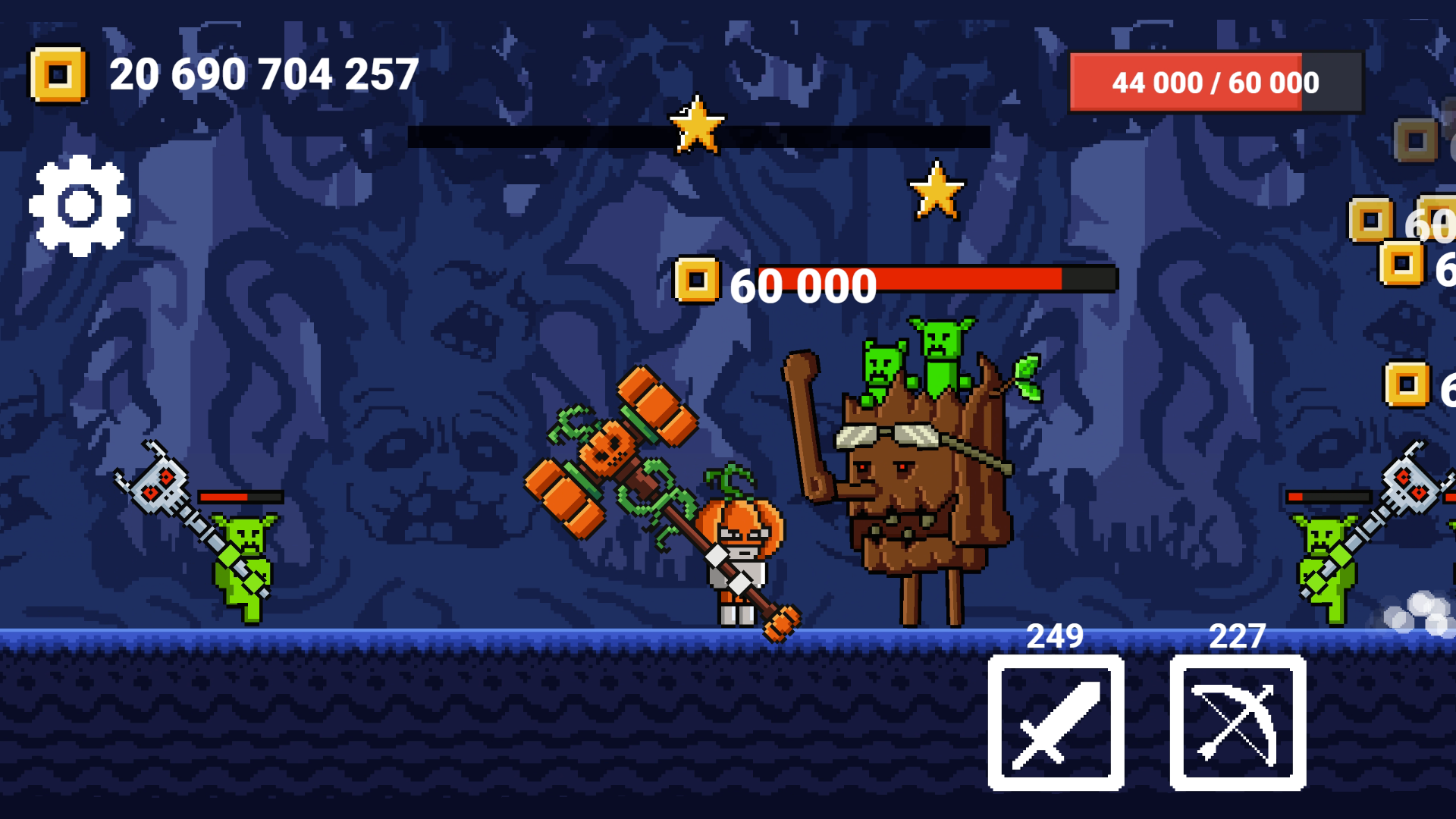This screenshot has width=1456, height=819.
Task: Click the red 44 000 / 60 000 progress bar
Action: point(1214,82)
